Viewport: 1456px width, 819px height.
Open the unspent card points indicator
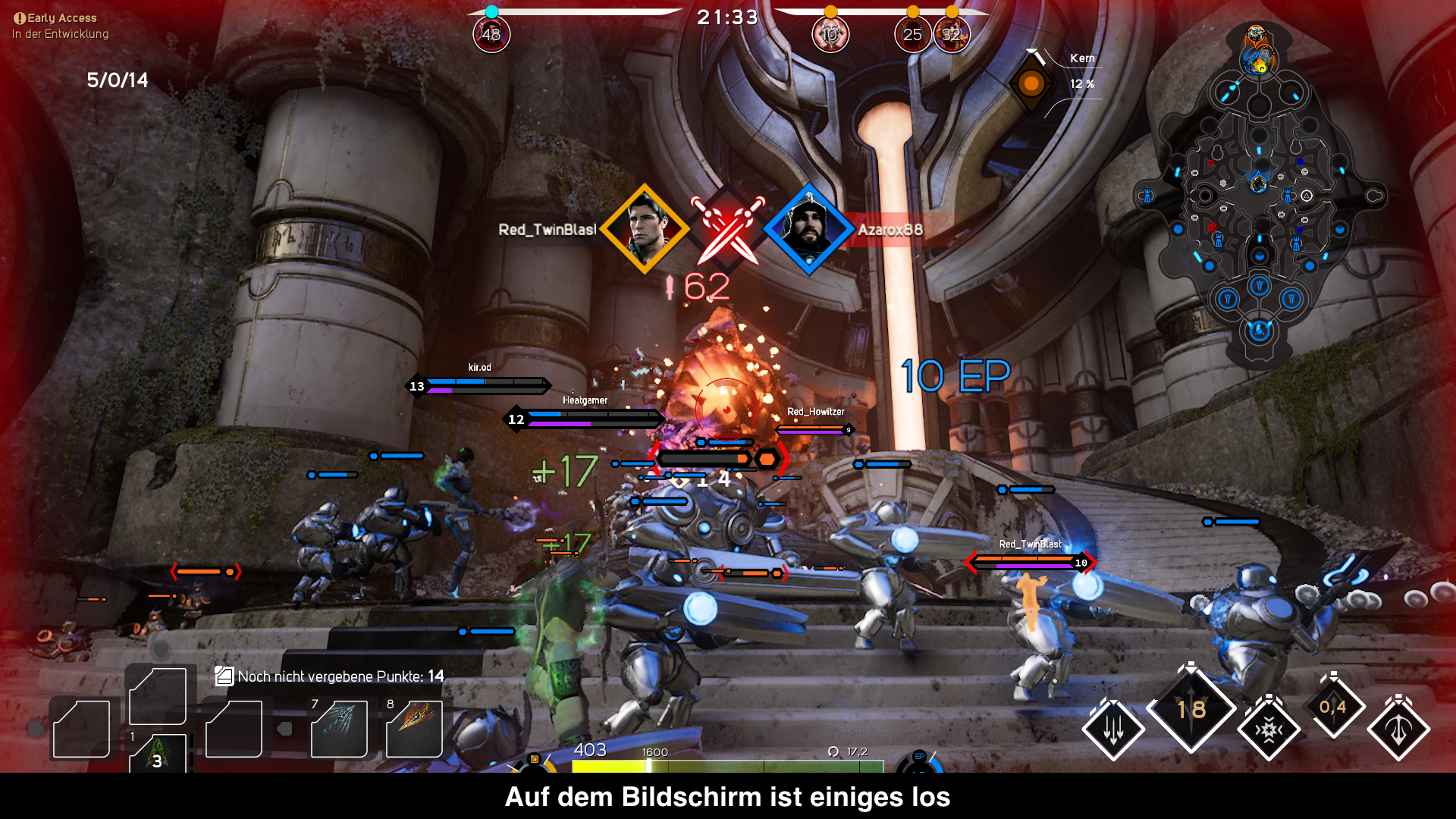(224, 676)
